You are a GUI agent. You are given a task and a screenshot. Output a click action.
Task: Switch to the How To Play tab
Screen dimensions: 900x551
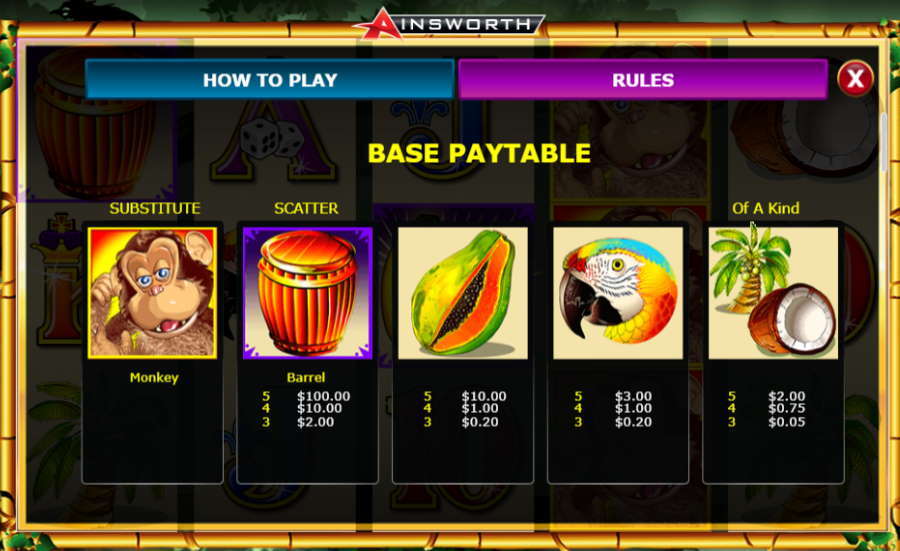pos(270,80)
